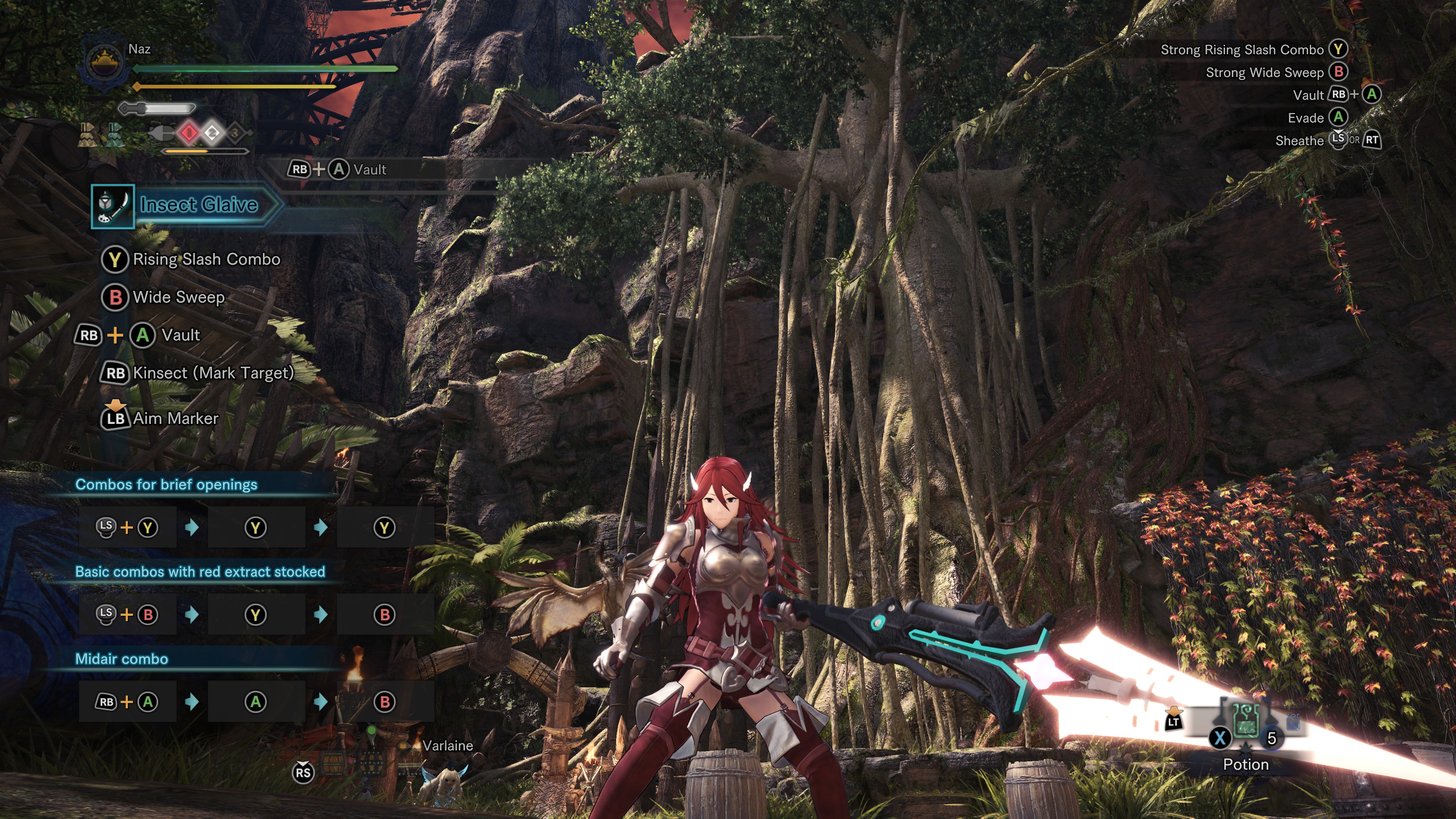Screen dimensions: 1456x819
Task: Select the red kinsect extract diamond
Action: pos(189,133)
